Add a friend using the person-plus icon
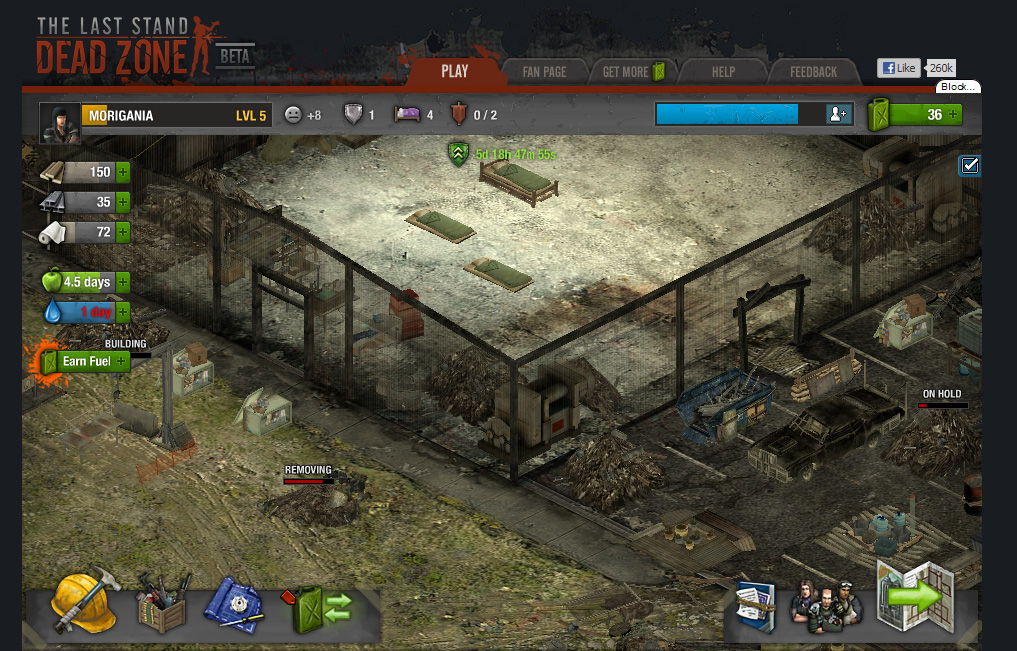 pyautogui.click(x=838, y=114)
